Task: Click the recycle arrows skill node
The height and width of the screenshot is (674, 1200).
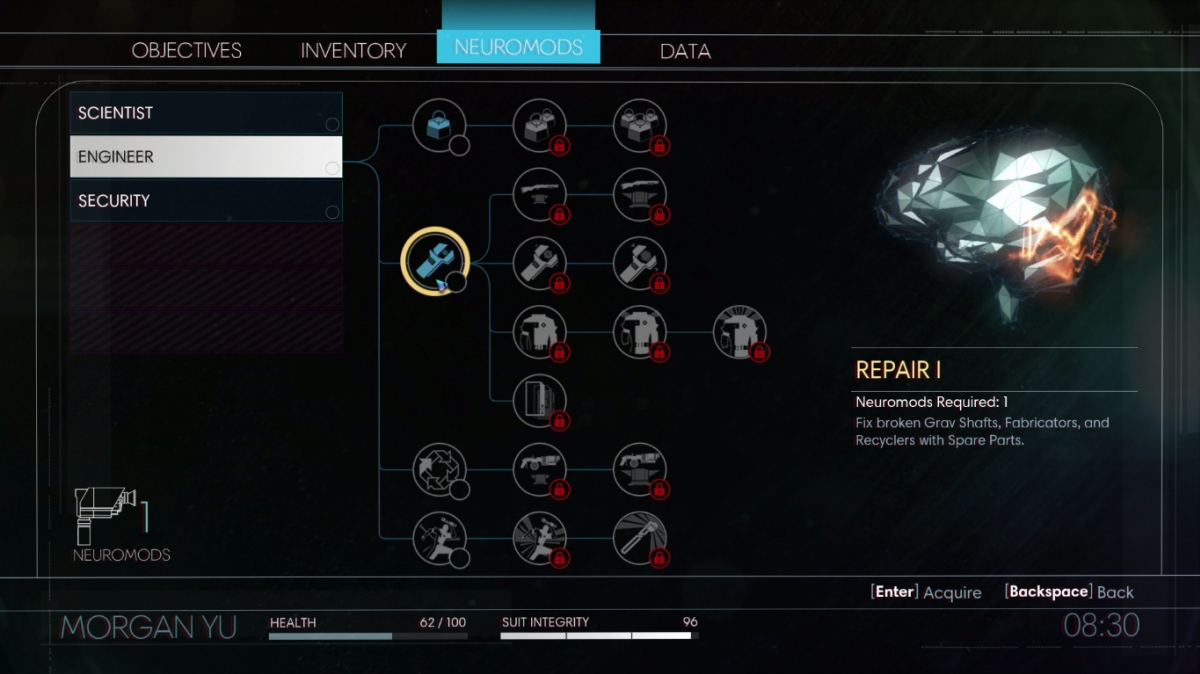Action: [x=439, y=469]
